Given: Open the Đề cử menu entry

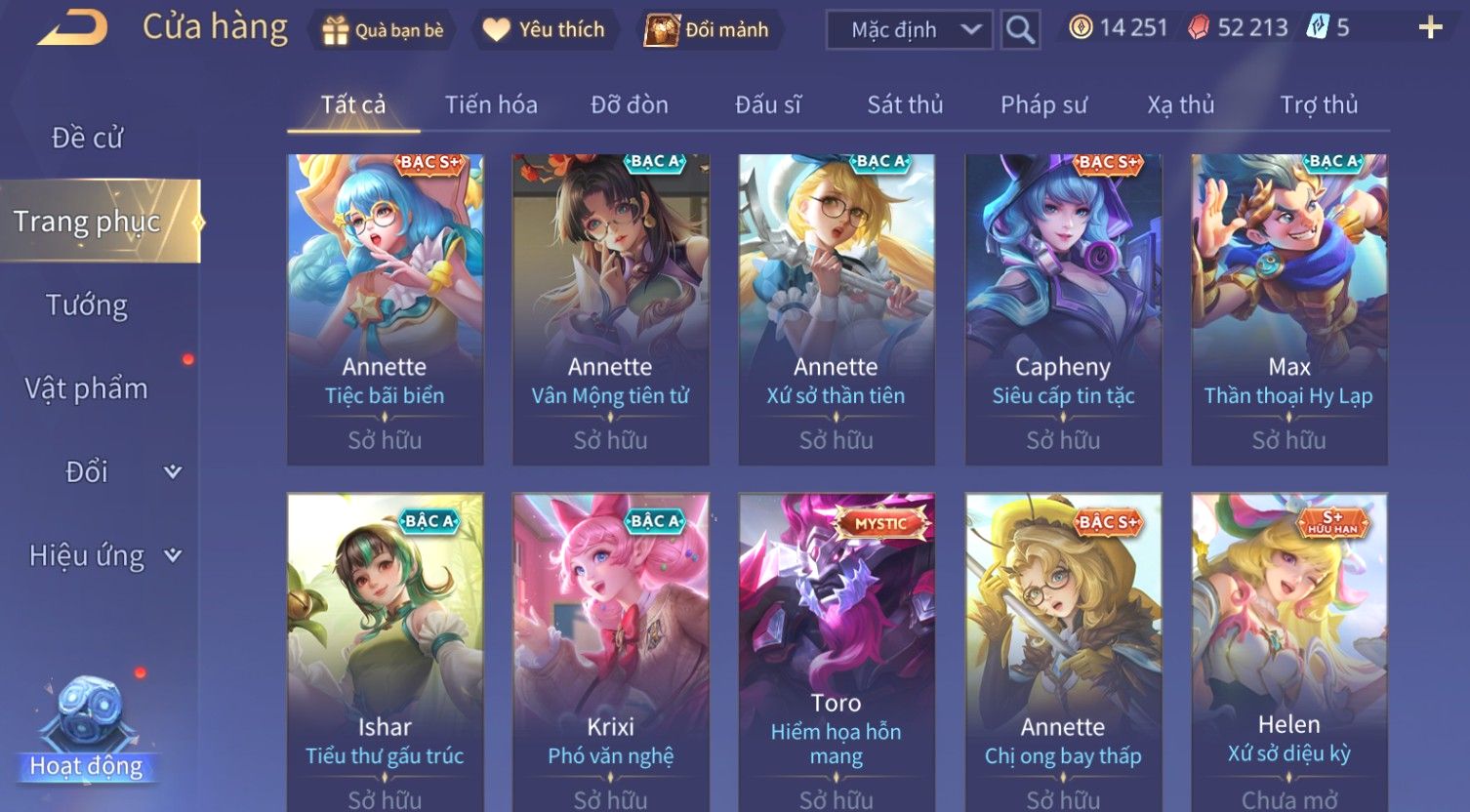Looking at the screenshot, I should [88, 139].
